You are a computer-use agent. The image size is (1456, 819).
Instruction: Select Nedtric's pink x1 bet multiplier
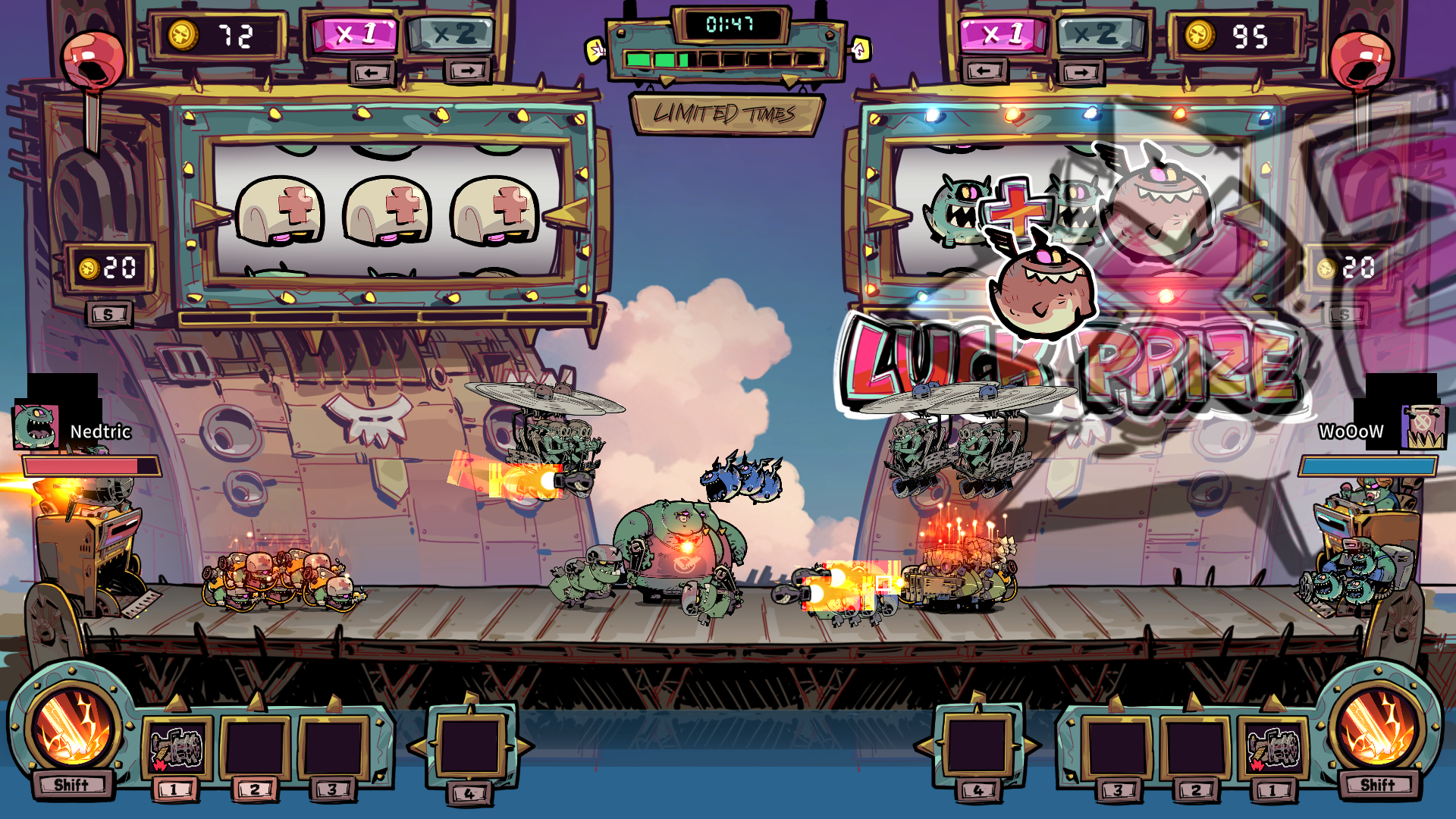[354, 34]
